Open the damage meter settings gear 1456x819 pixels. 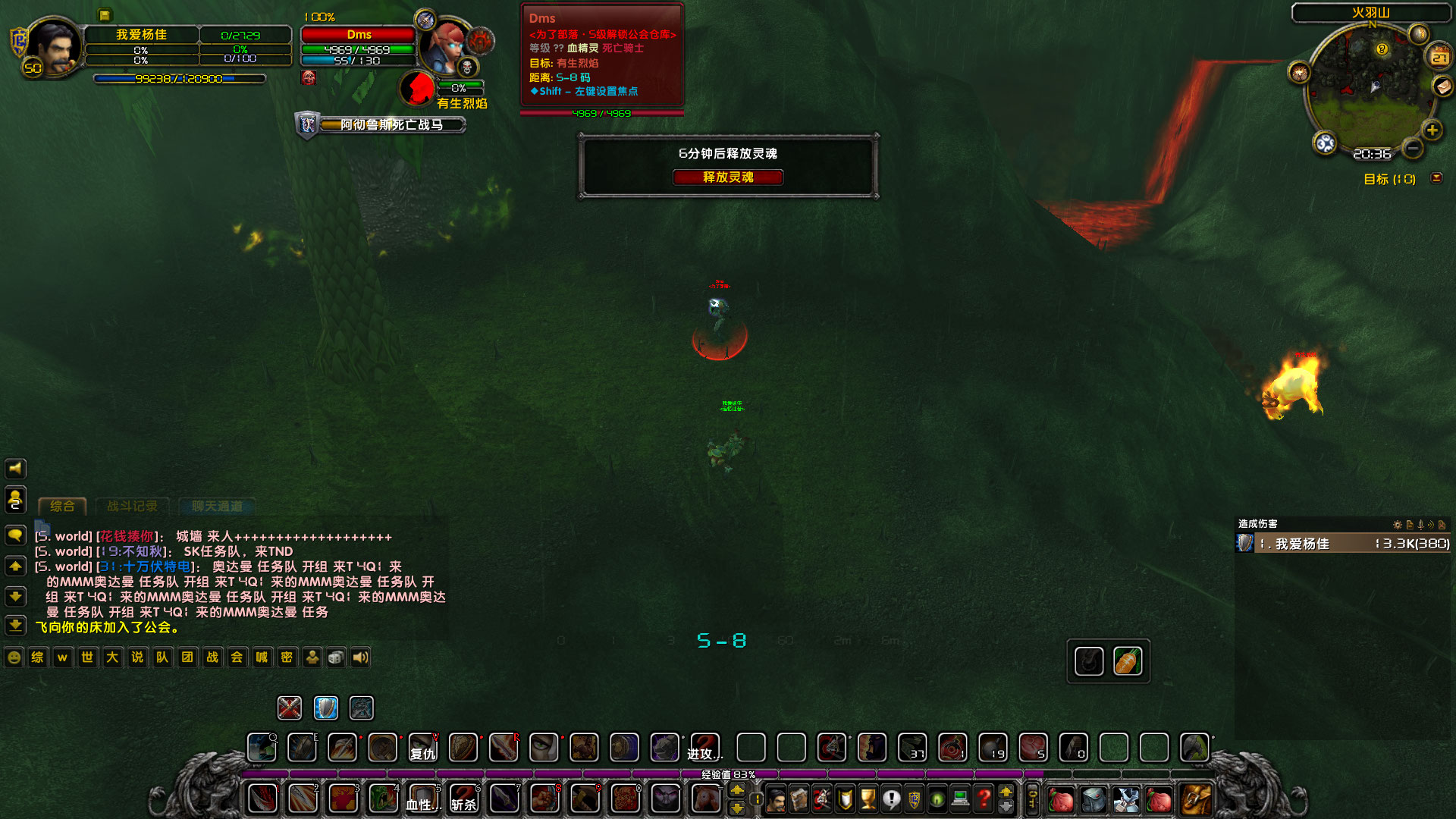click(x=1398, y=524)
